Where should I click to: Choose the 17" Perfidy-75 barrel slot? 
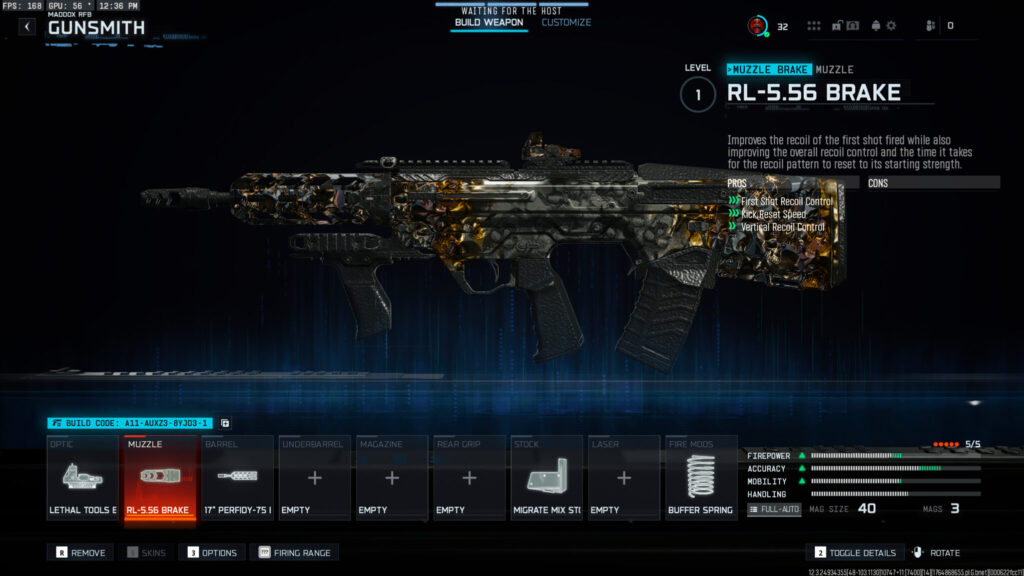coord(237,478)
